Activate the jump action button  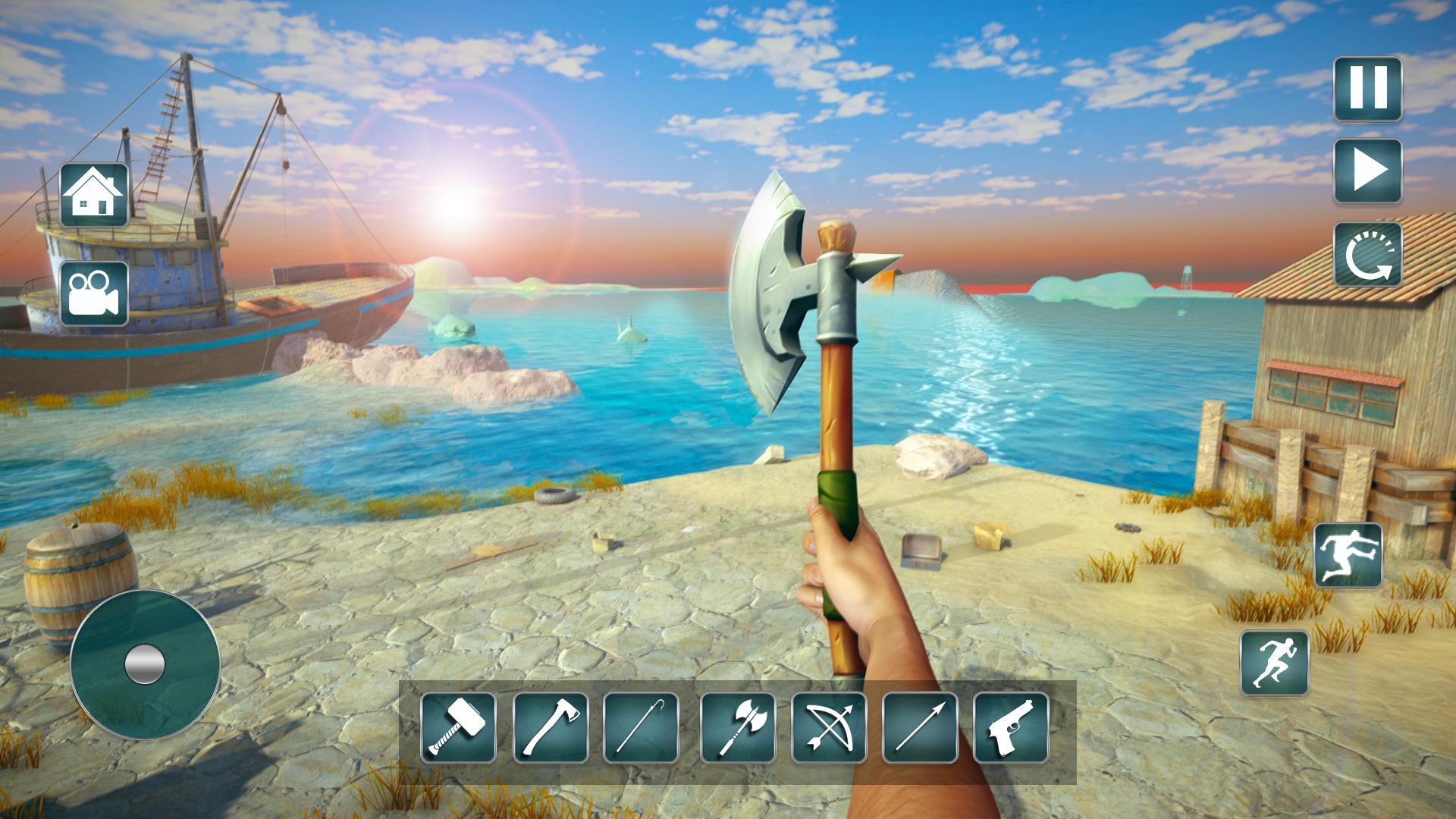coord(1348,555)
